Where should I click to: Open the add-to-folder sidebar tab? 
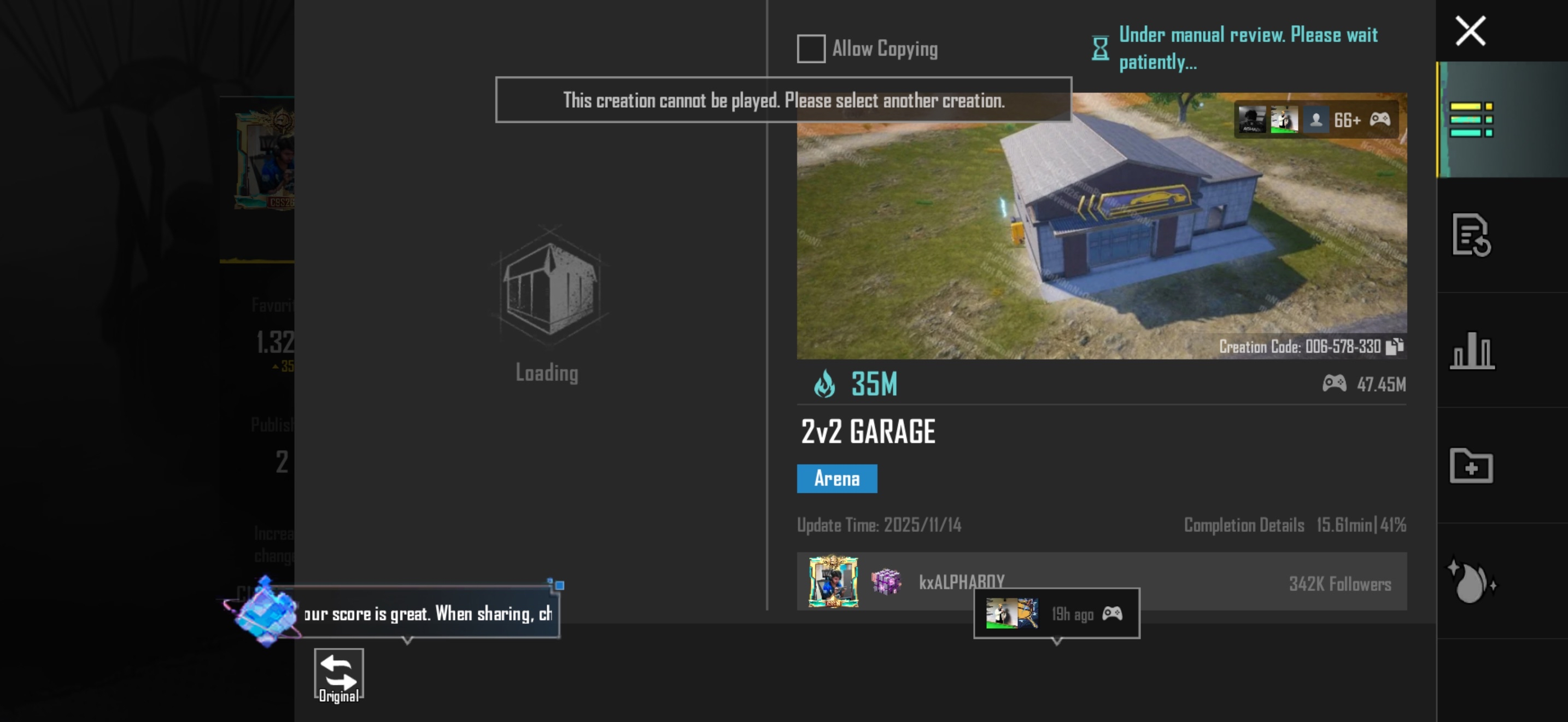[x=1471, y=465]
